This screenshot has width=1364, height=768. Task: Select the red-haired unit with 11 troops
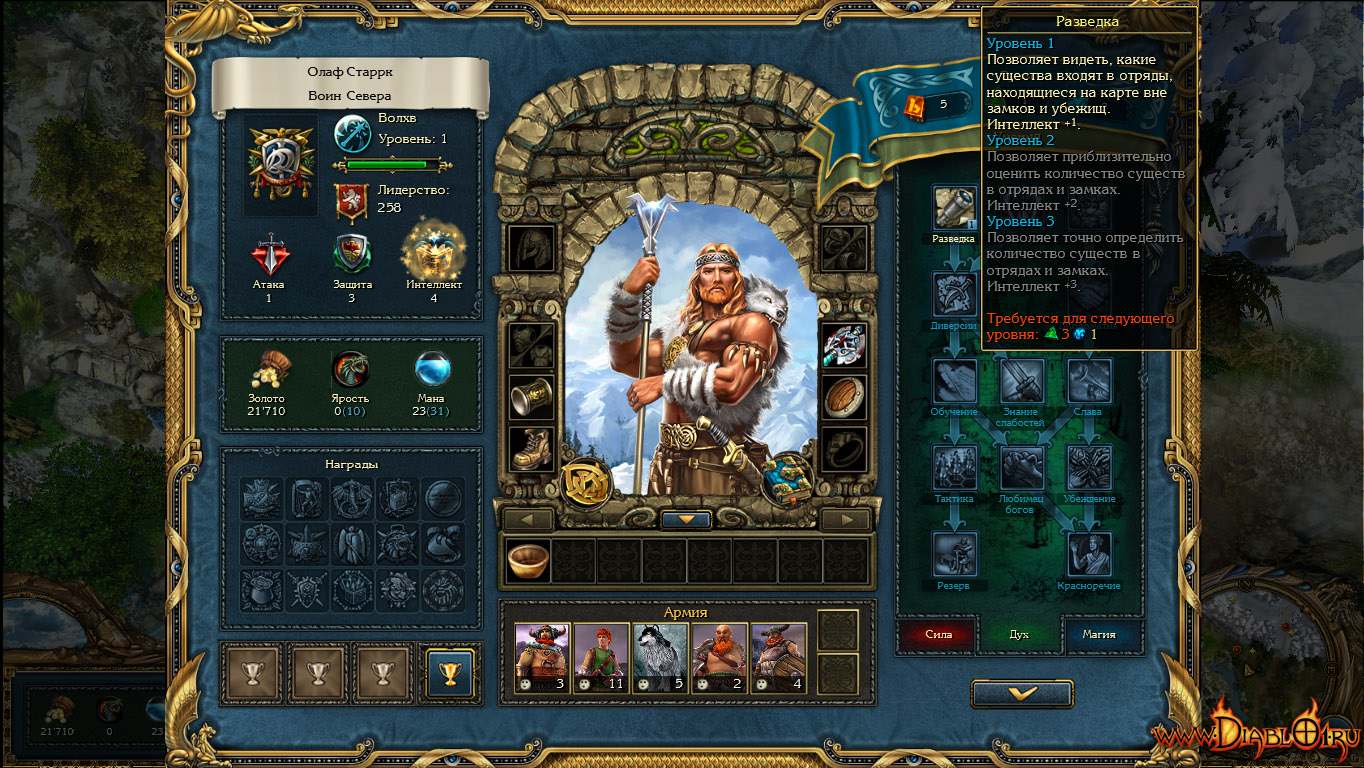click(x=601, y=658)
